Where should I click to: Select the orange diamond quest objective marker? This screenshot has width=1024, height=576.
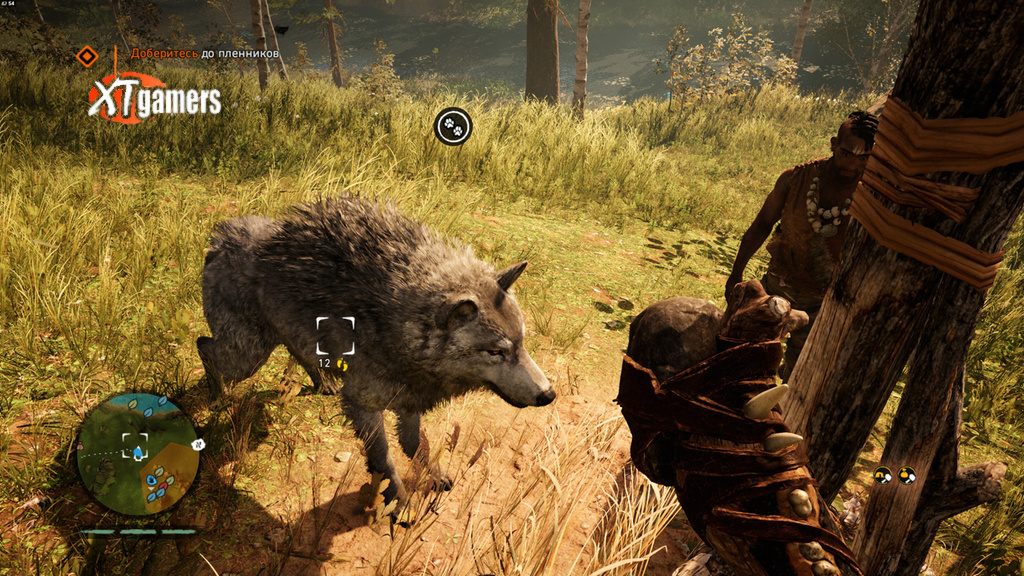click(x=88, y=56)
